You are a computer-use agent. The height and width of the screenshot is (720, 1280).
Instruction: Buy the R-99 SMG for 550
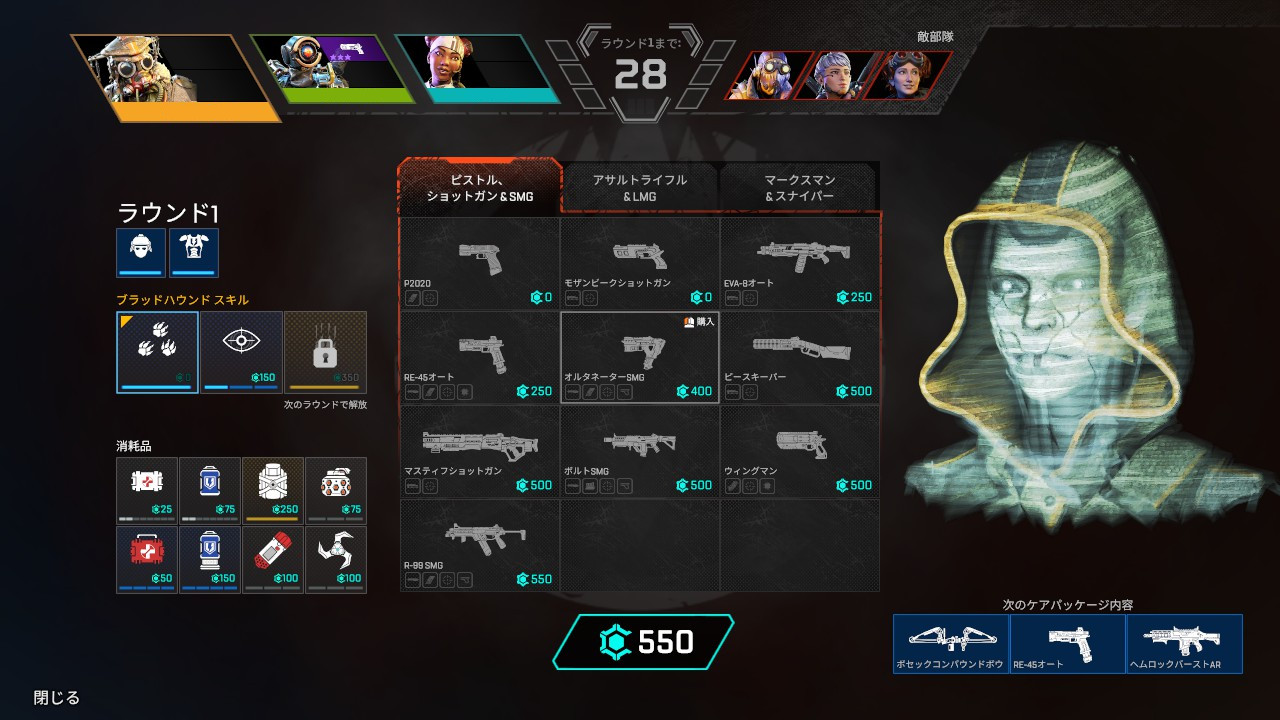click(480, 546)
